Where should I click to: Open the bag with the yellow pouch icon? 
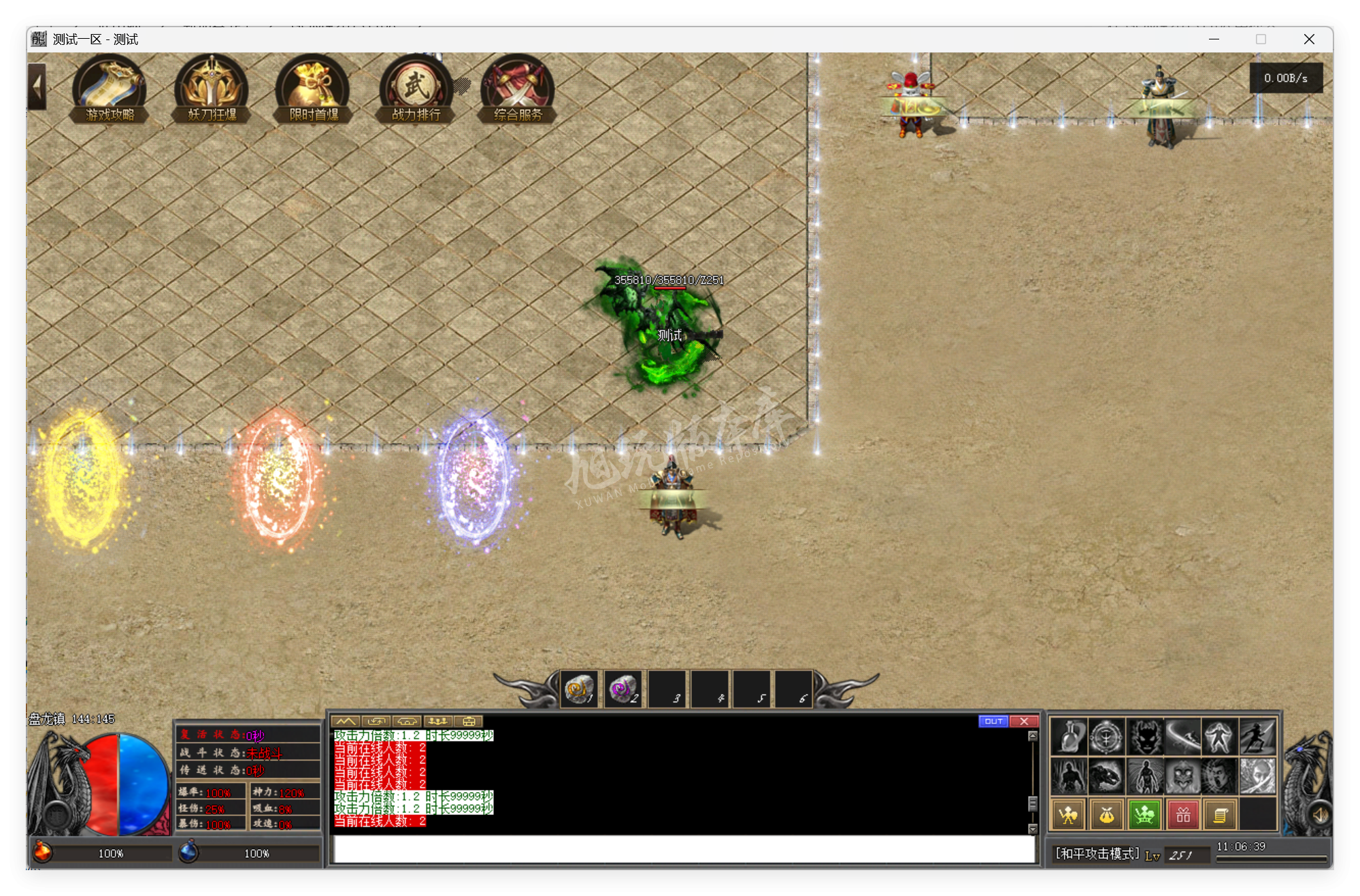[x=1107, y=814]
